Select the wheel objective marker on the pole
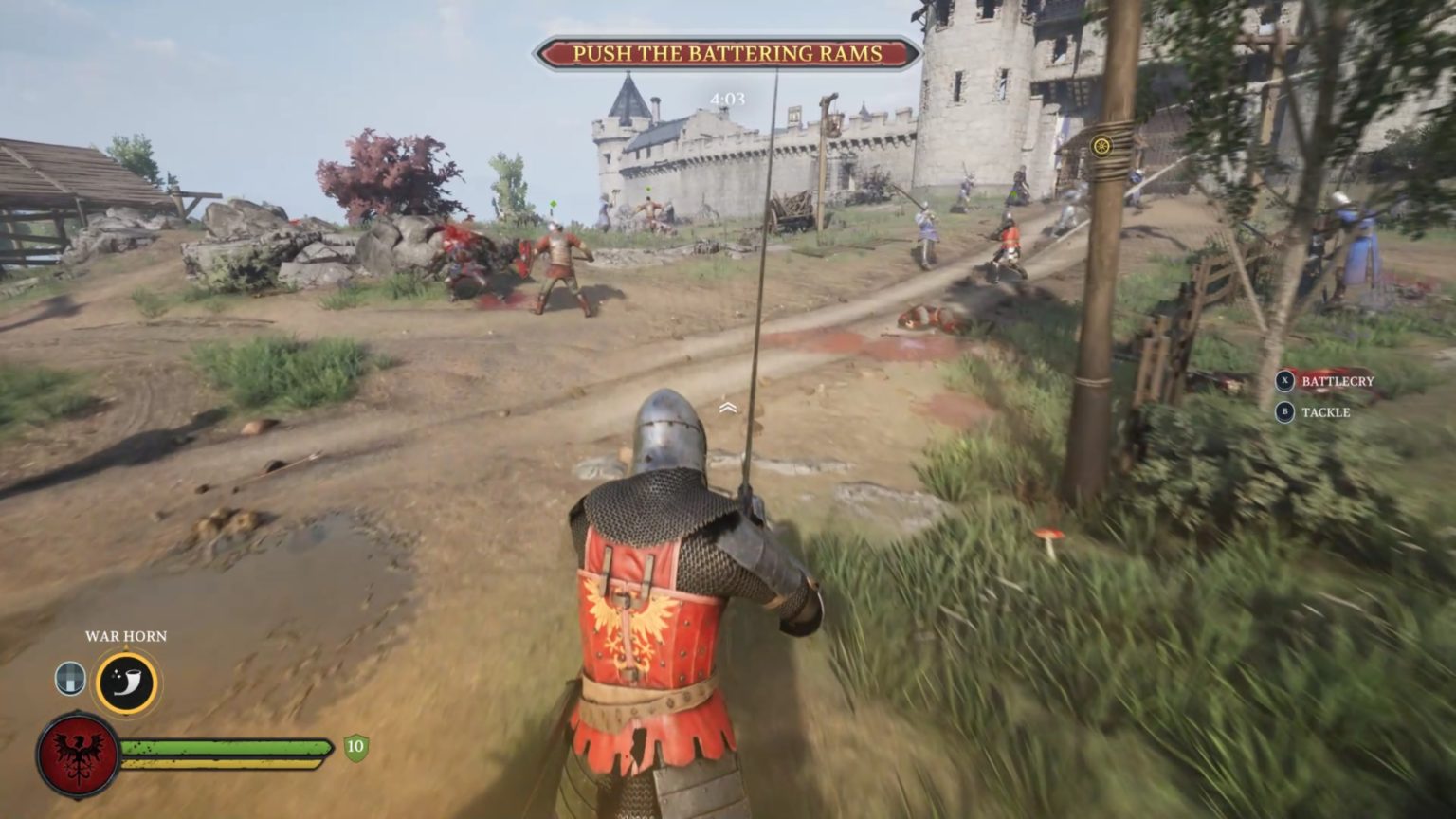This screenshot has height=819, width=1456. tap(1101, 148)
